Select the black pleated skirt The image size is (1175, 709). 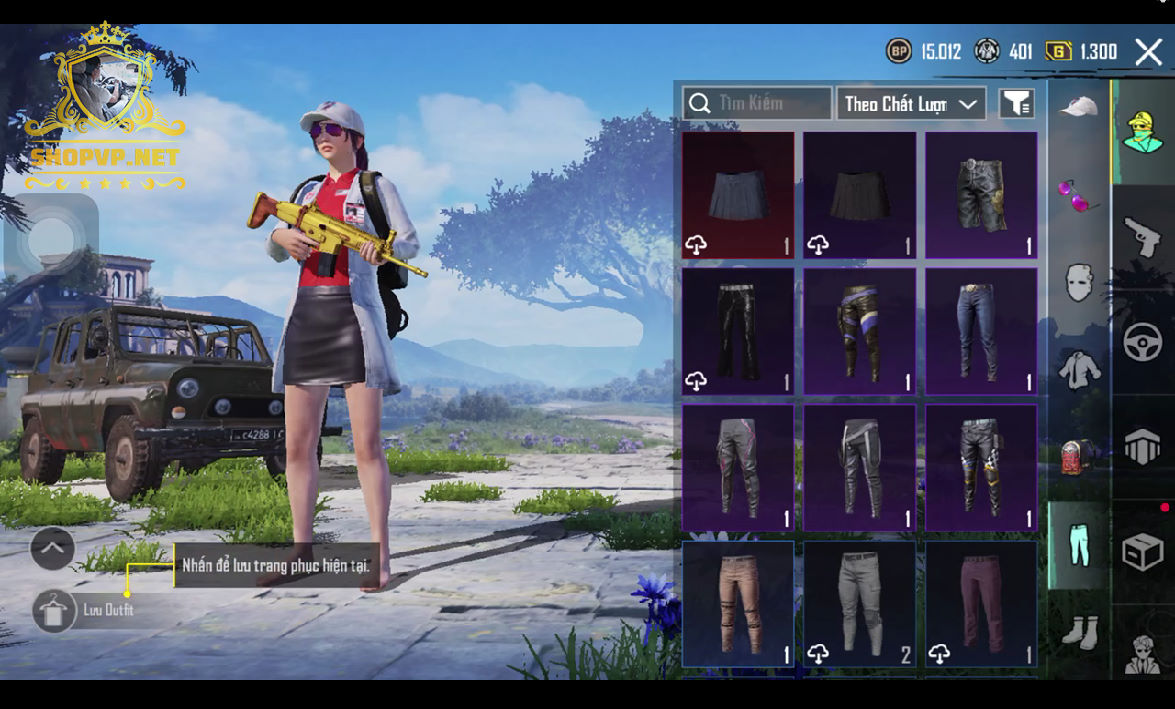tap(860, 195)
